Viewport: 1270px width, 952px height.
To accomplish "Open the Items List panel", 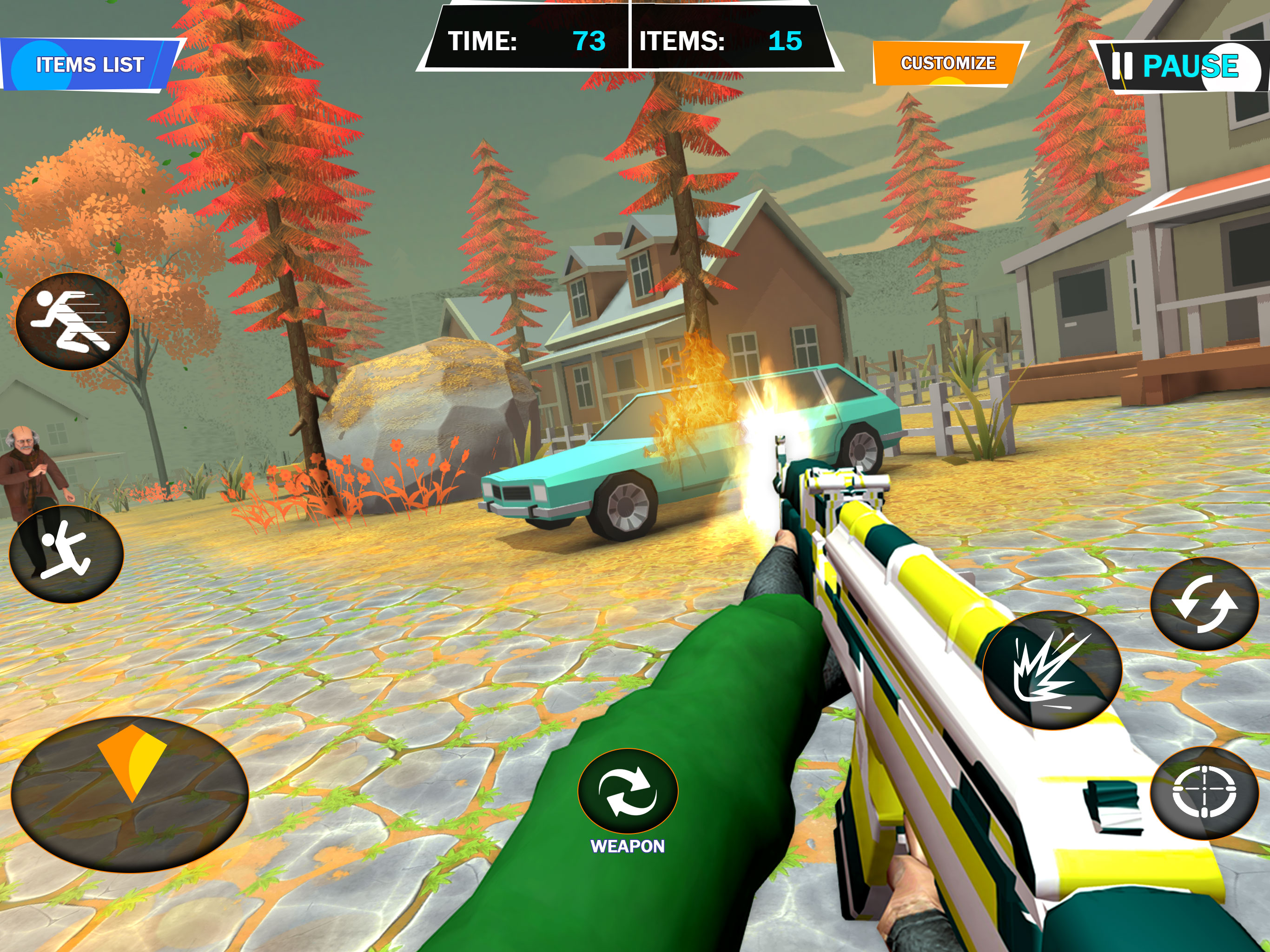I will point(90,65).
